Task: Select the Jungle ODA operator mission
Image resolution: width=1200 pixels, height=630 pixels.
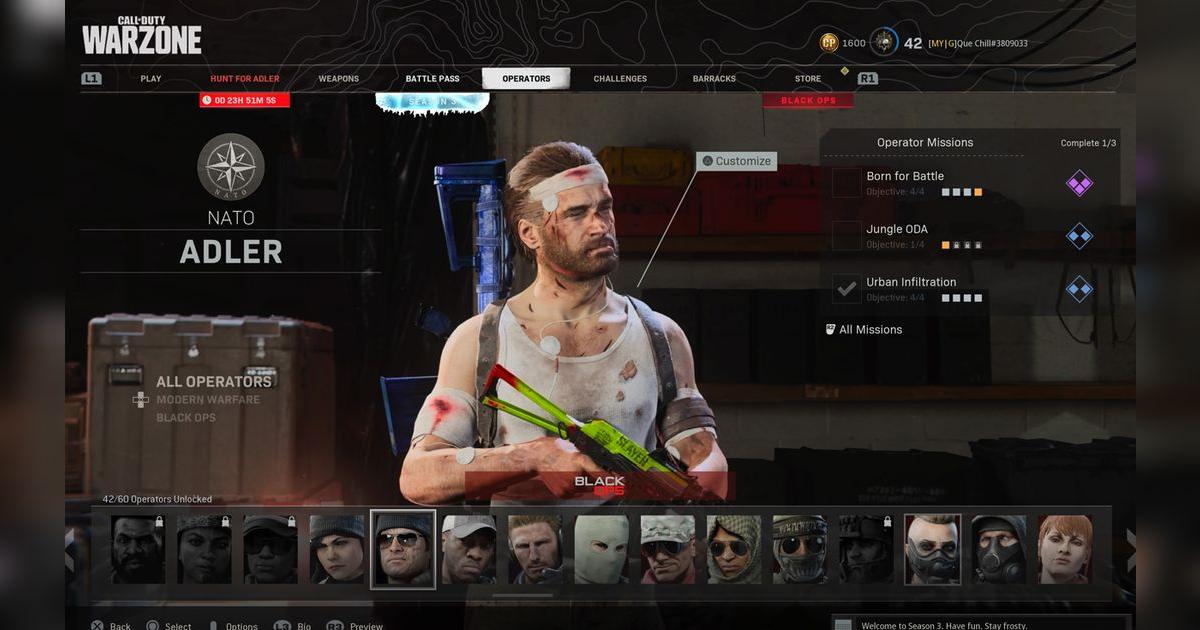Action: point(897,230)
